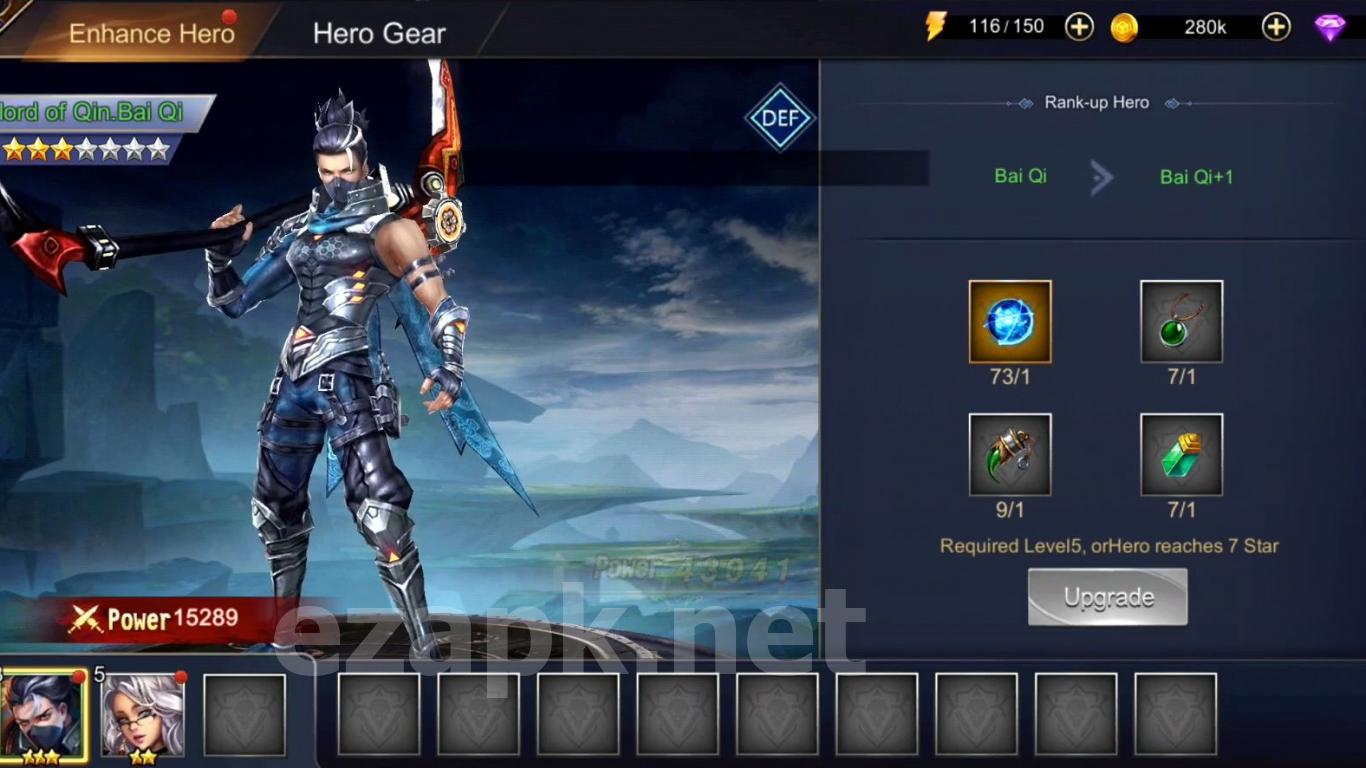Add more energy with the plus button
Screen dimensions: 1366x768
(1079, 27)
